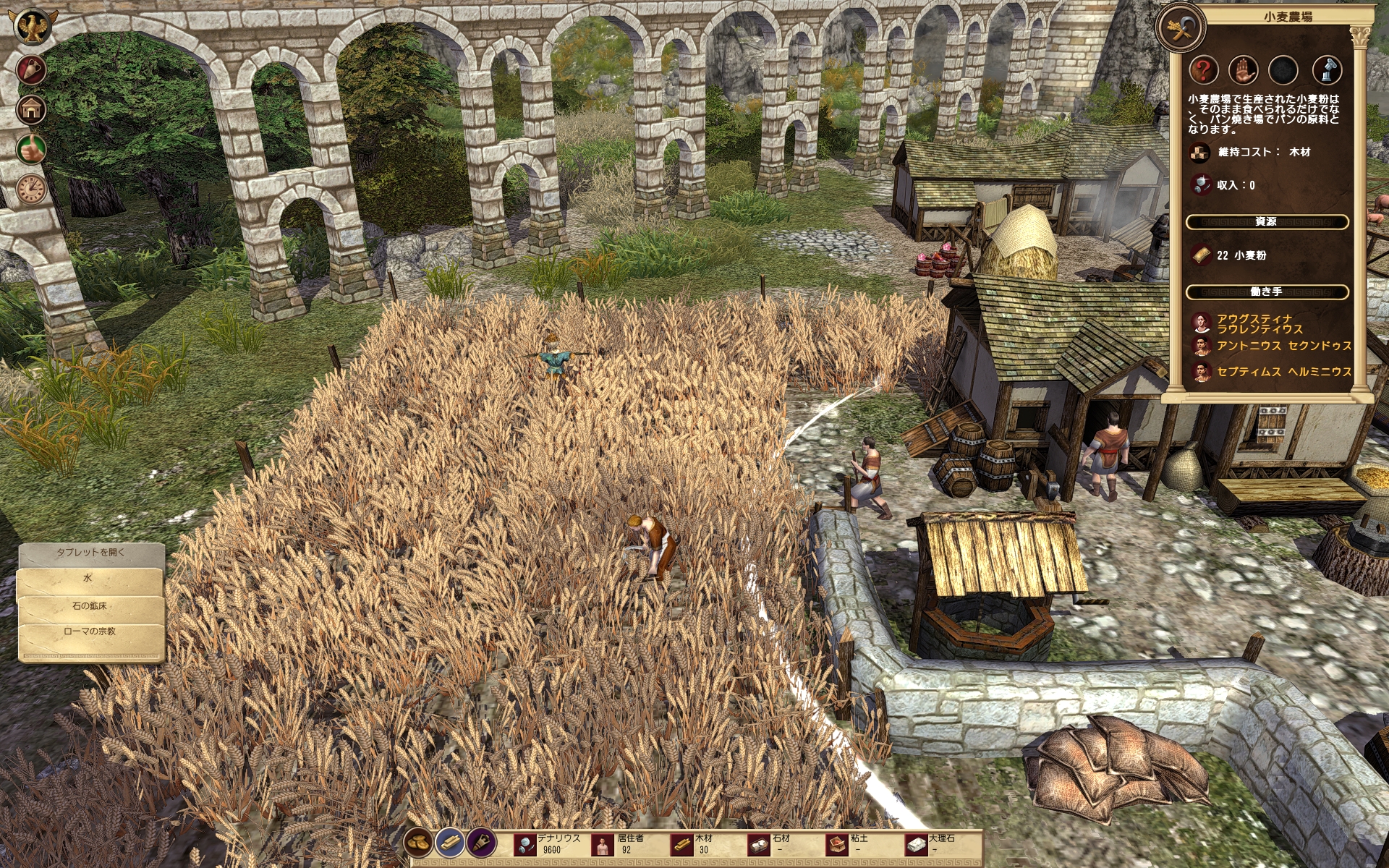The width and height of the screenshot is (1389, 868).
Task: Click the amphora icon on the left
Action: 32,70
